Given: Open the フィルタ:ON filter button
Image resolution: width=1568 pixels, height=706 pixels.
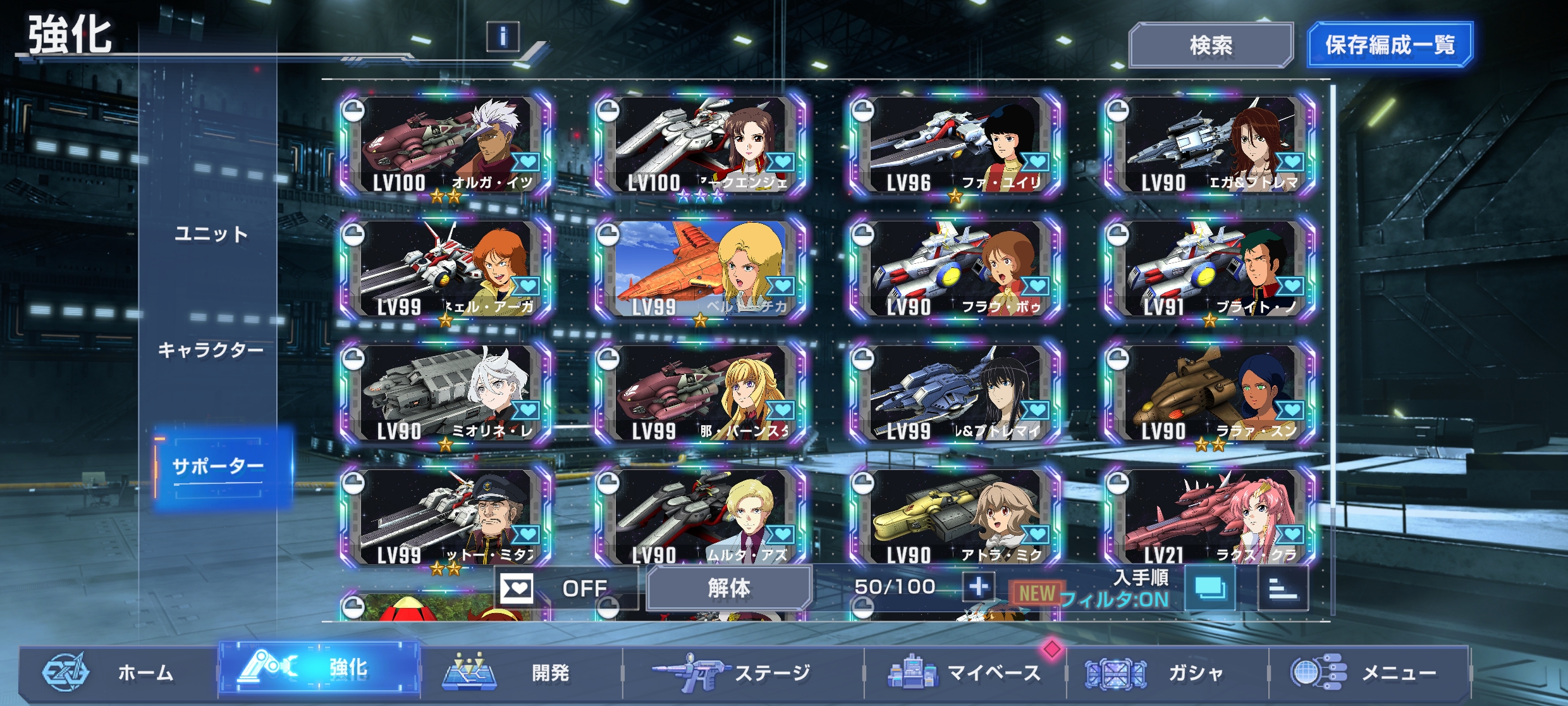Looking at the screenshot, I should coord(1209,588).
